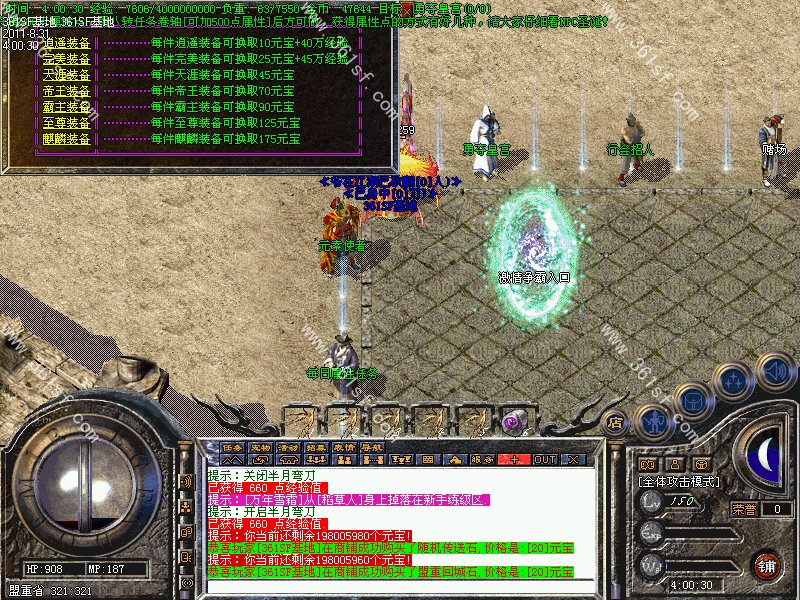Open the 宠物 pet tab
800x600 pixels.
coord(261,447)
